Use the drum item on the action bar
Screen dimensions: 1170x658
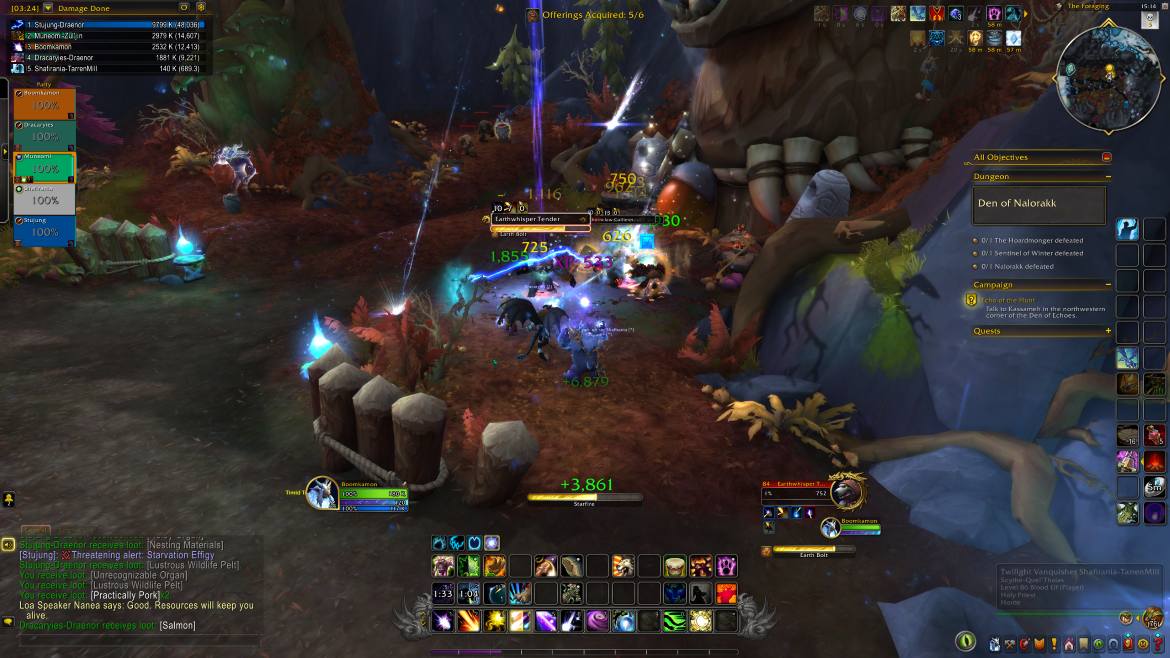coord(675,567)
